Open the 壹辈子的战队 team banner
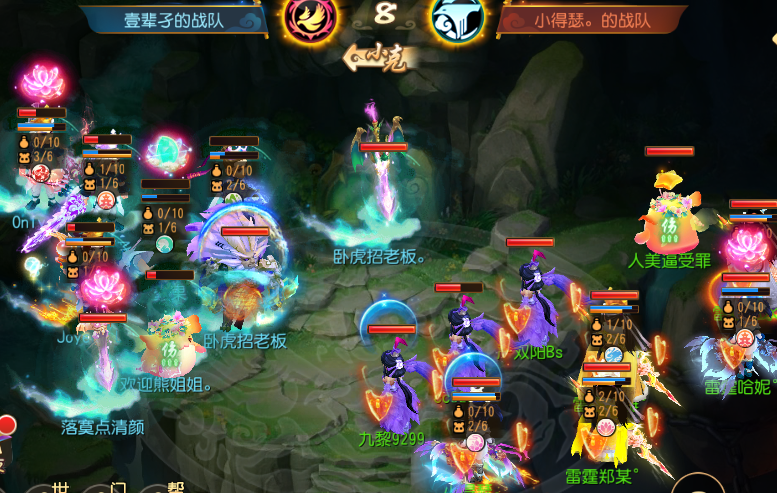This screenshot has height=493, width=777. click(x=171, y=19)
